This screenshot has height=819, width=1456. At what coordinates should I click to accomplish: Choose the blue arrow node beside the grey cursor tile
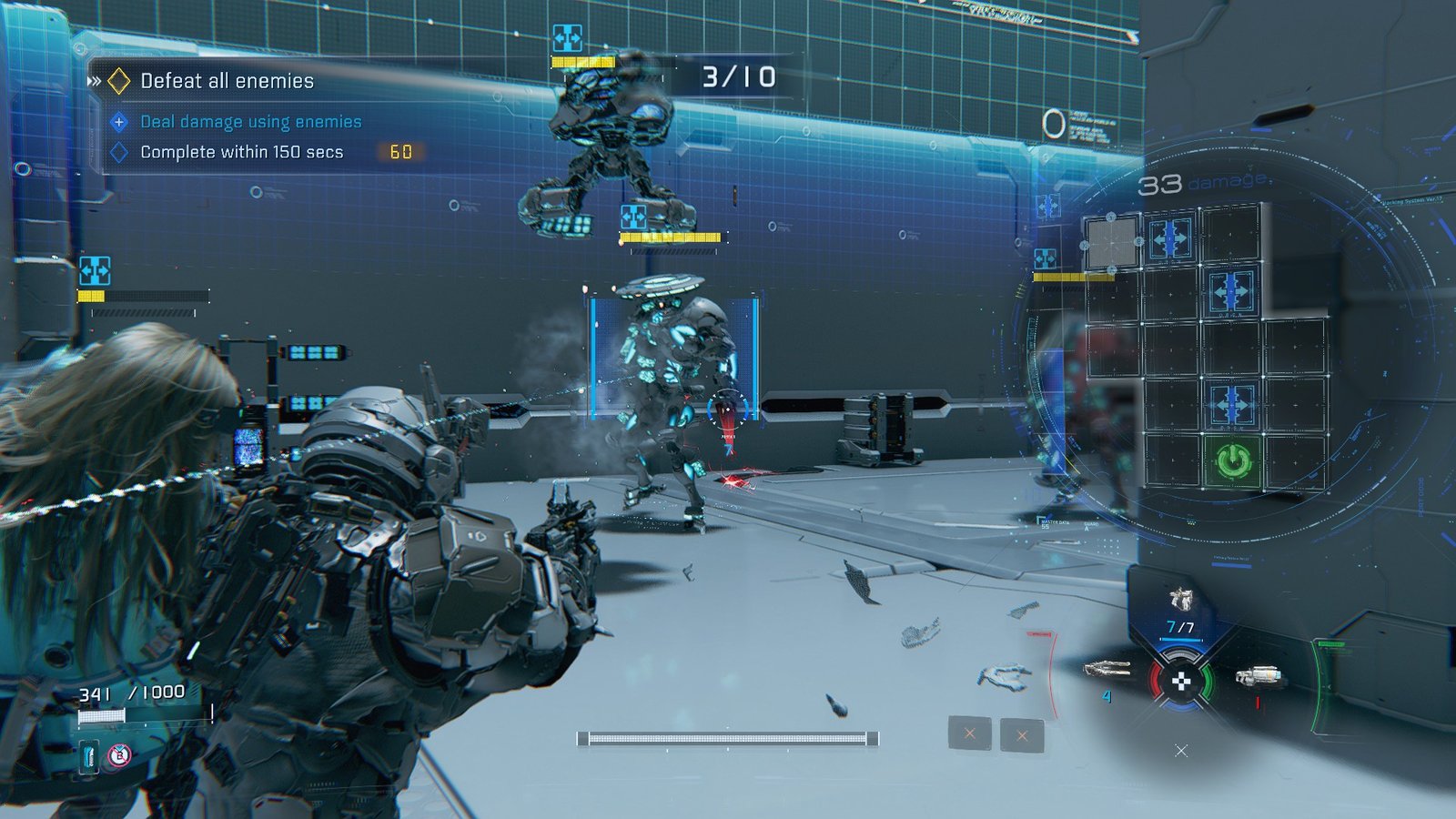[1170, 238]
